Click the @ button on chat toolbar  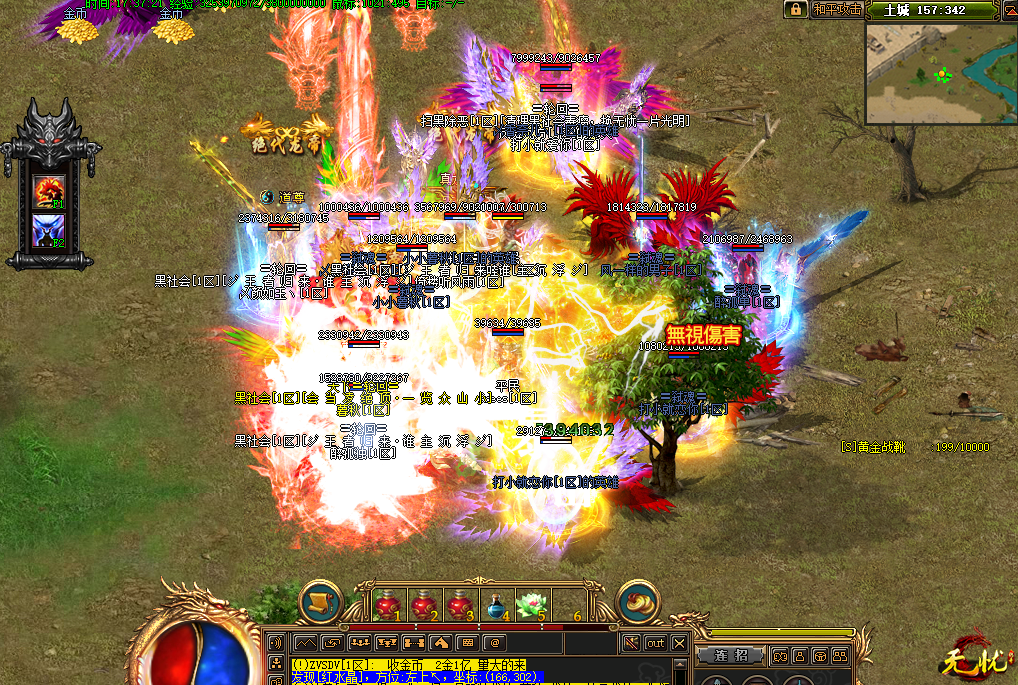495,642
